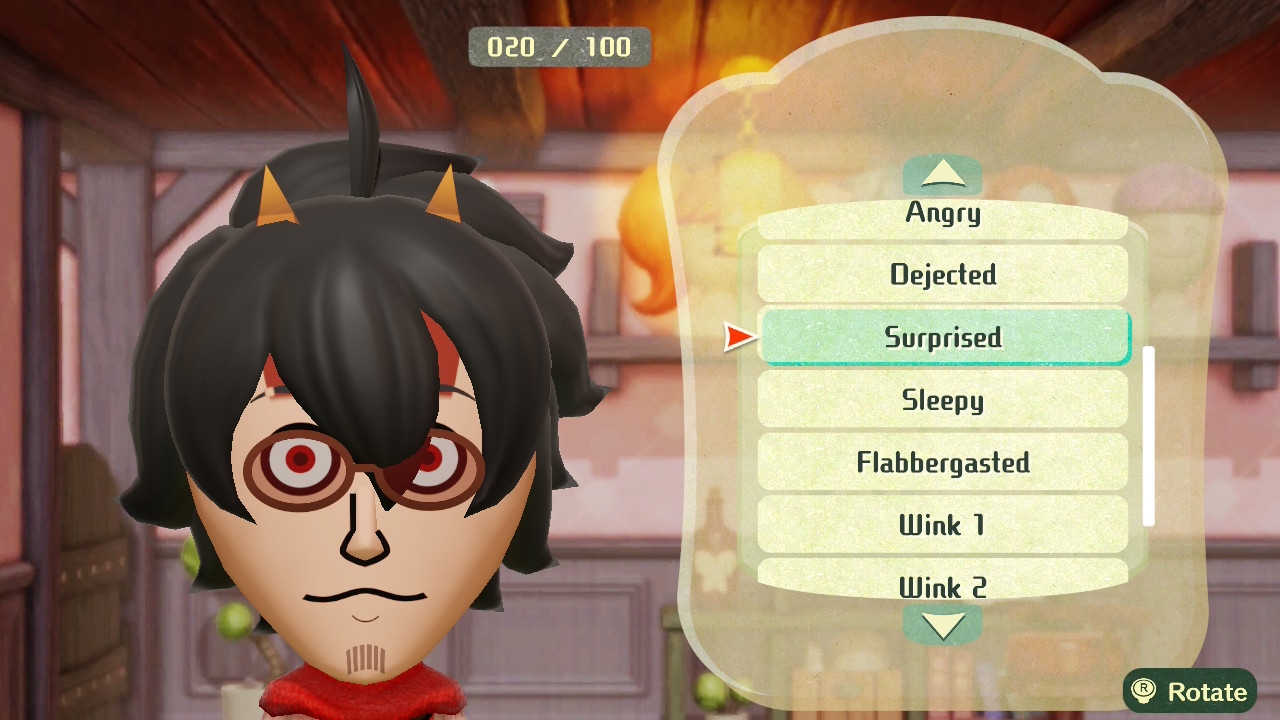Select the Sleepy expression
1280x720 pixels.
tap(942, 400)
